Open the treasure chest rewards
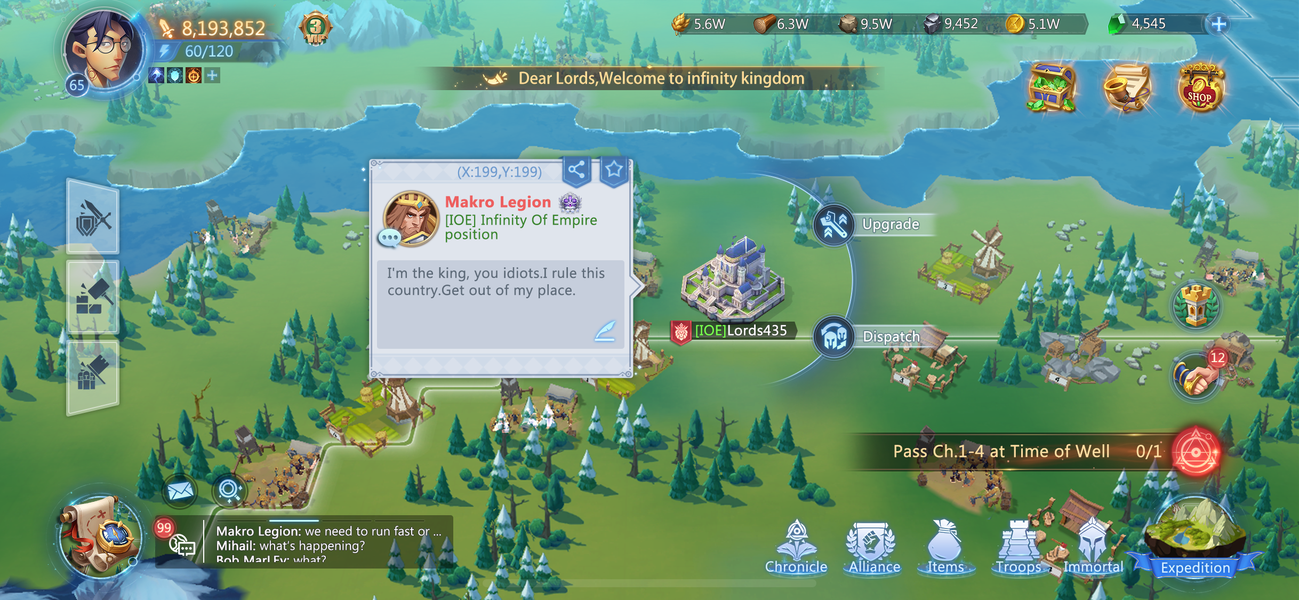Image resolution: width=1299 pixels, height=600 pixels. tap(1051, 88)
